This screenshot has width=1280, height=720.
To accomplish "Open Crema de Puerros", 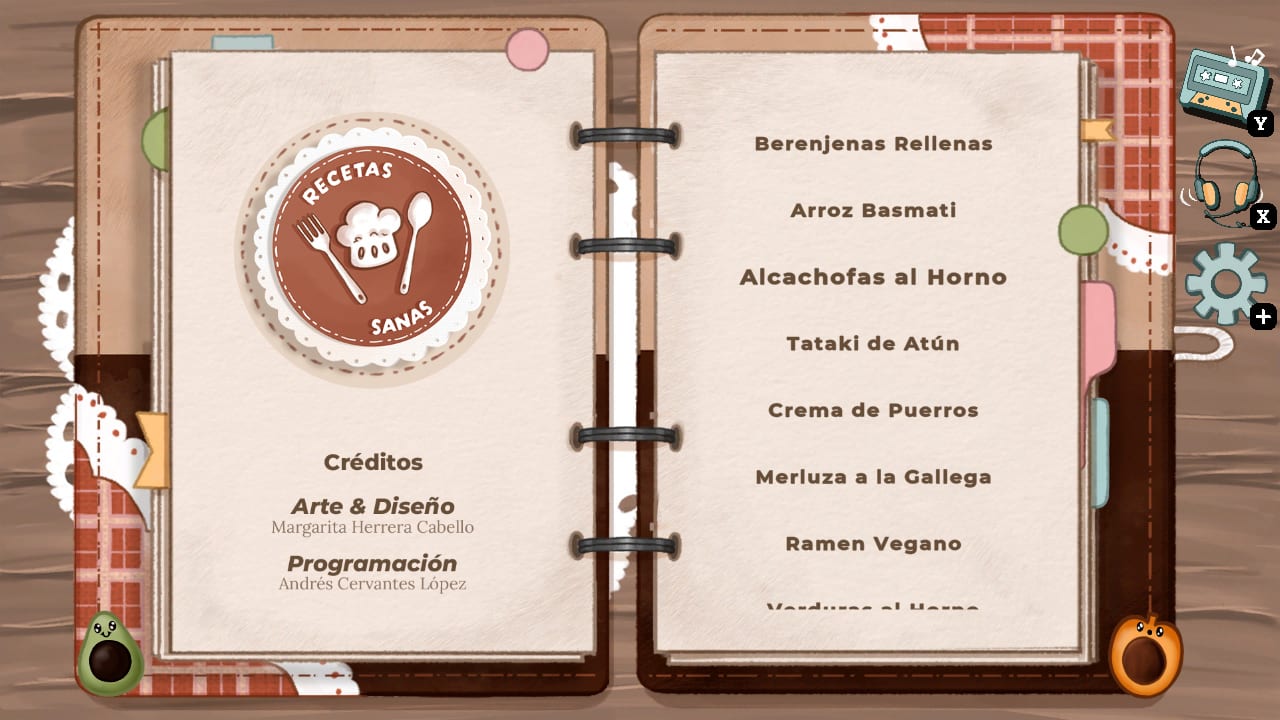I will [873, 410].
